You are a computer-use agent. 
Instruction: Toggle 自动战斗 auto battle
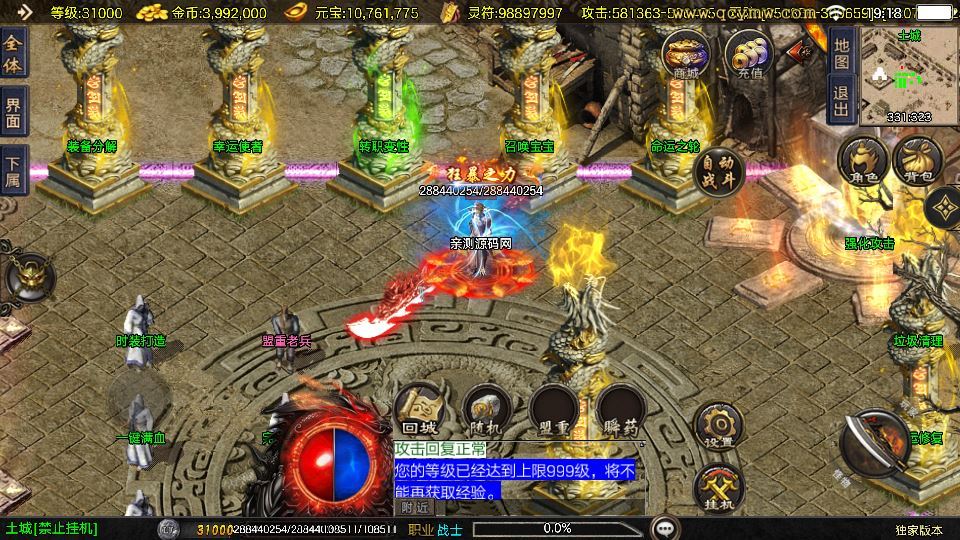pyautogui.click(x=718, y=170)
